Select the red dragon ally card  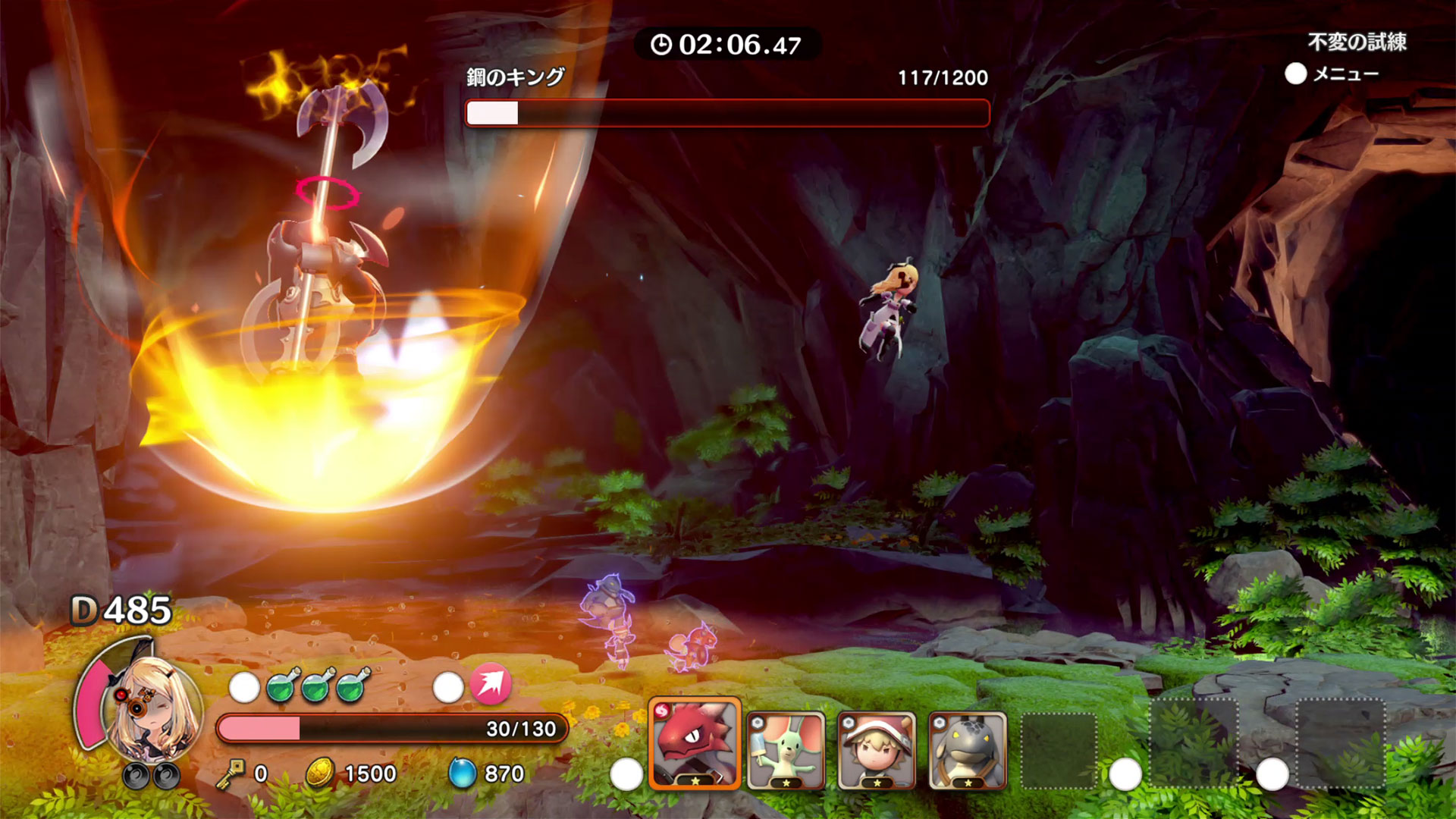coord(695,745)
